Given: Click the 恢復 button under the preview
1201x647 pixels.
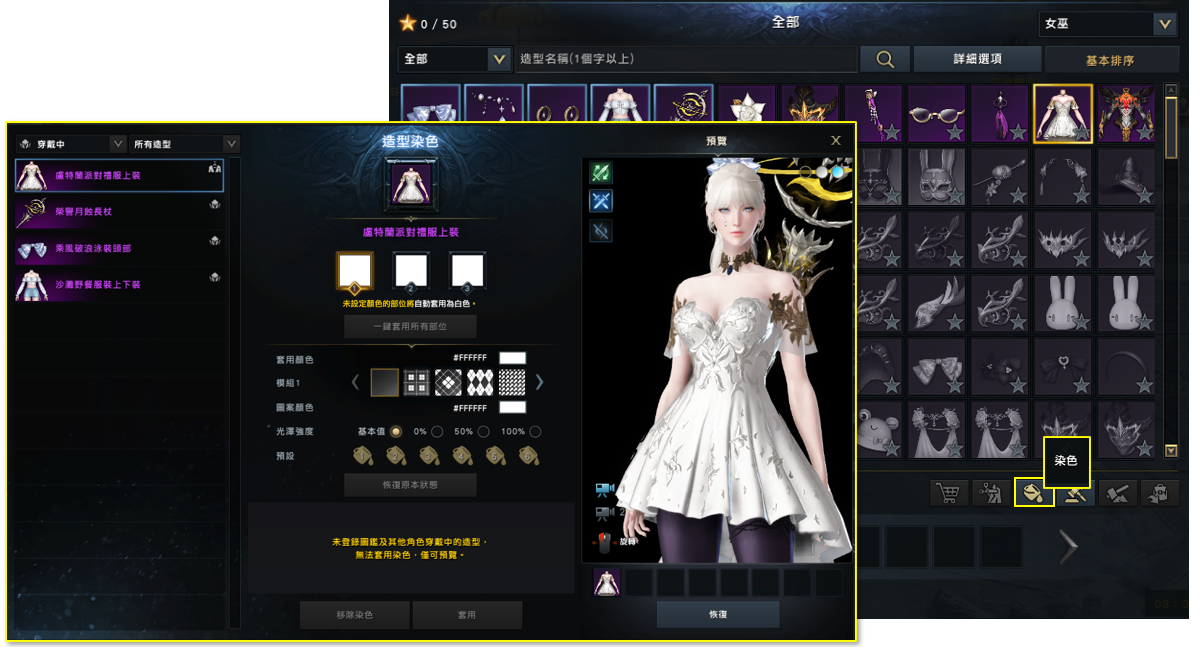Looking at the screenshot, I should 717,614.
